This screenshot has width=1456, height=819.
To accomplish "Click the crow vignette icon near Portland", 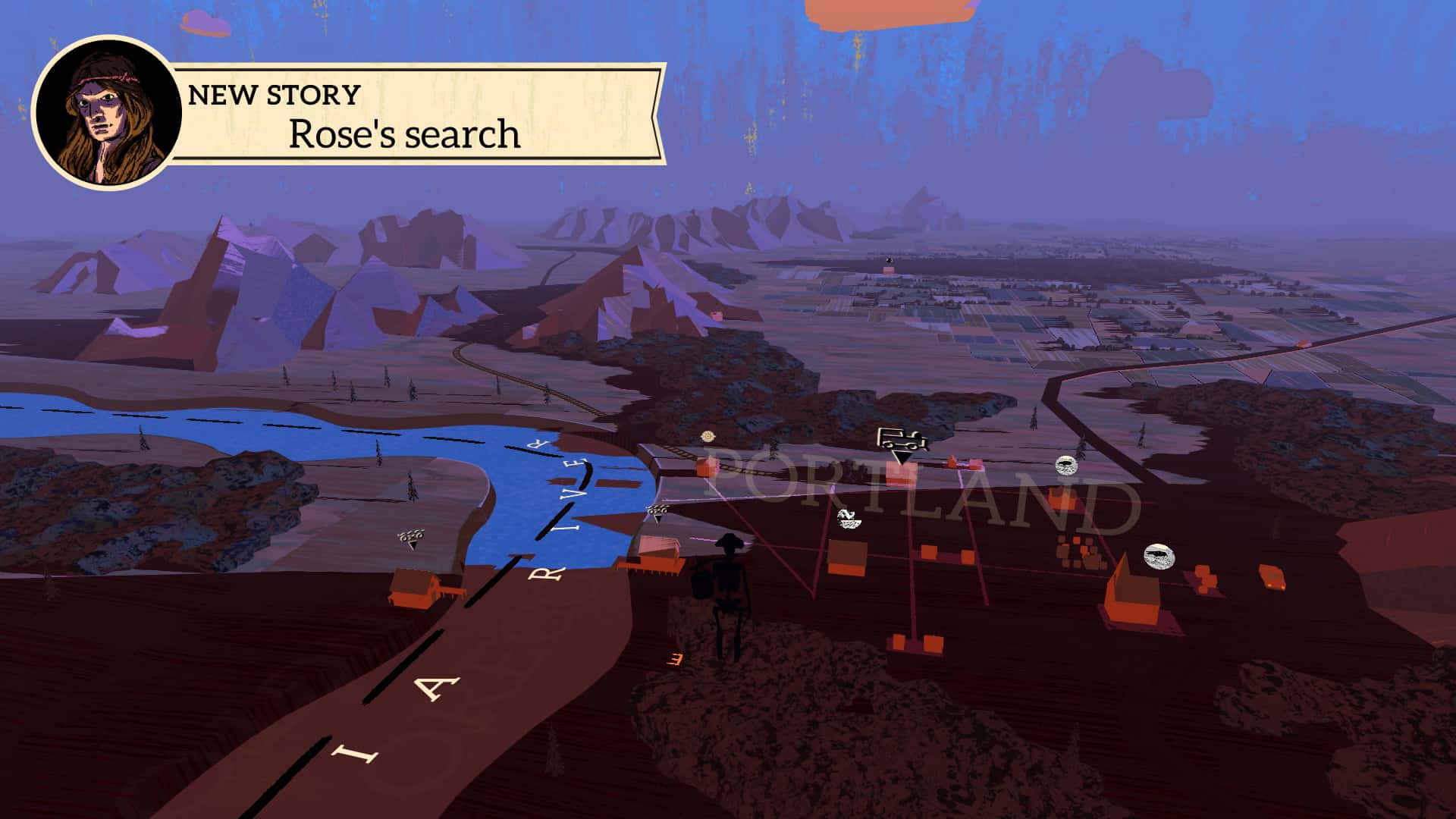I will (1065, 466).
